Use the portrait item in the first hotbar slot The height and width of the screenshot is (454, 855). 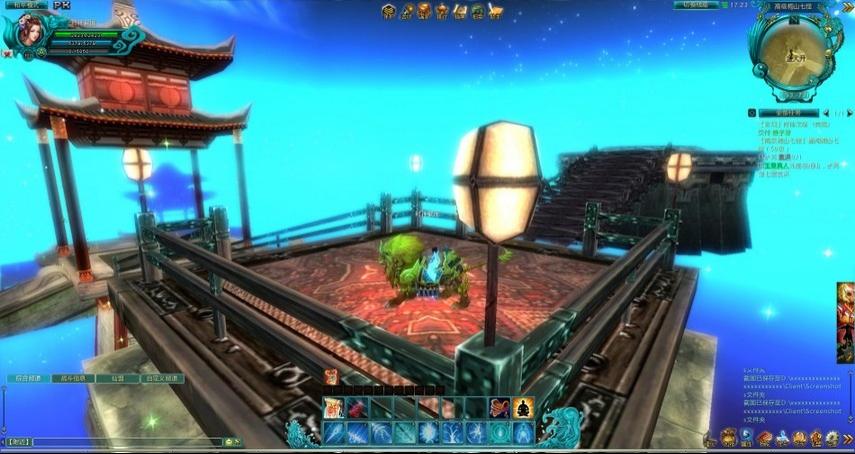[x=333, y=408]
